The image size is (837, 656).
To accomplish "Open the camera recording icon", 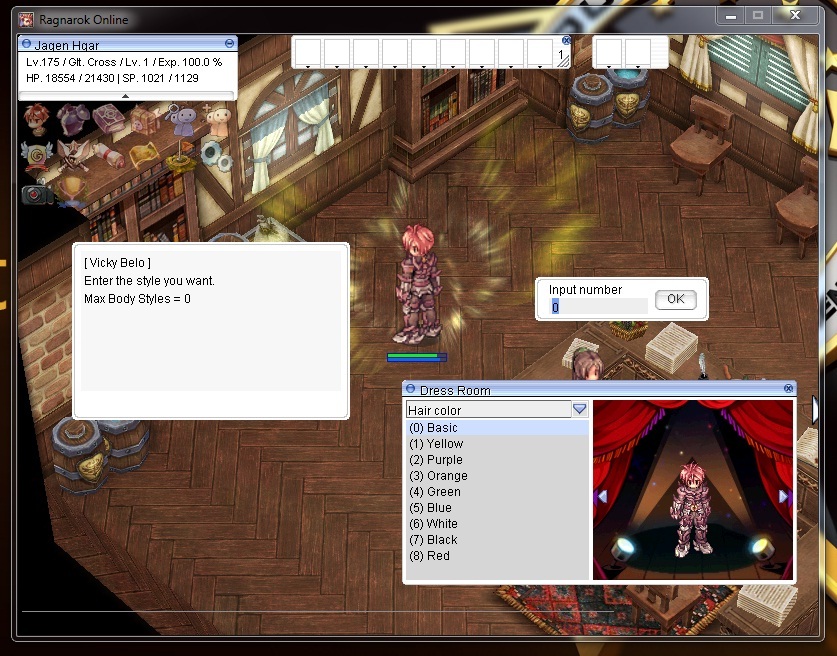I will [37, 193].
